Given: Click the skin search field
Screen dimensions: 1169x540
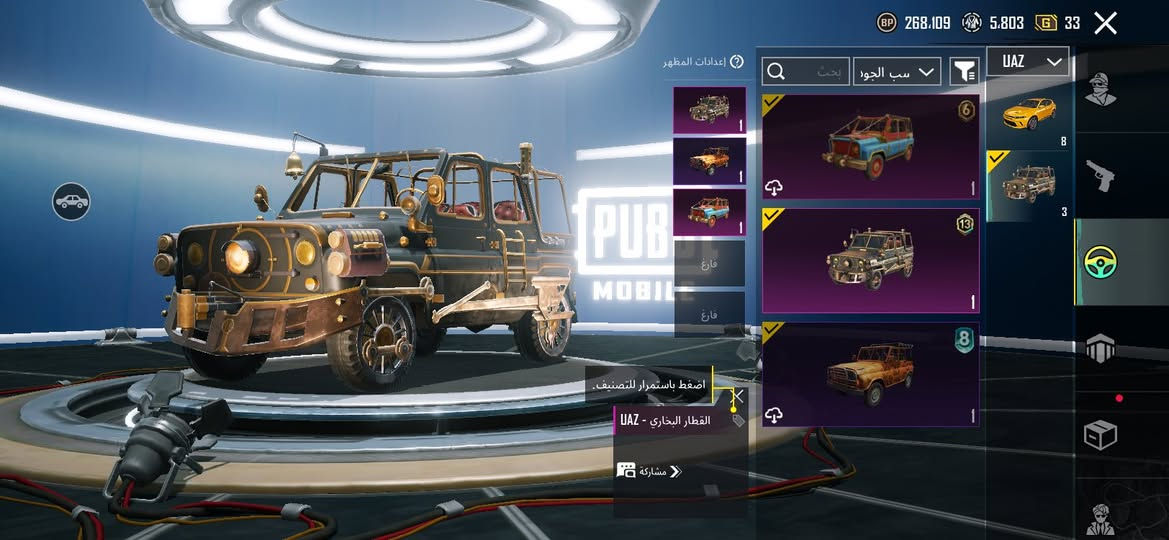Looking at the screenshot, I should coord(806,71).
